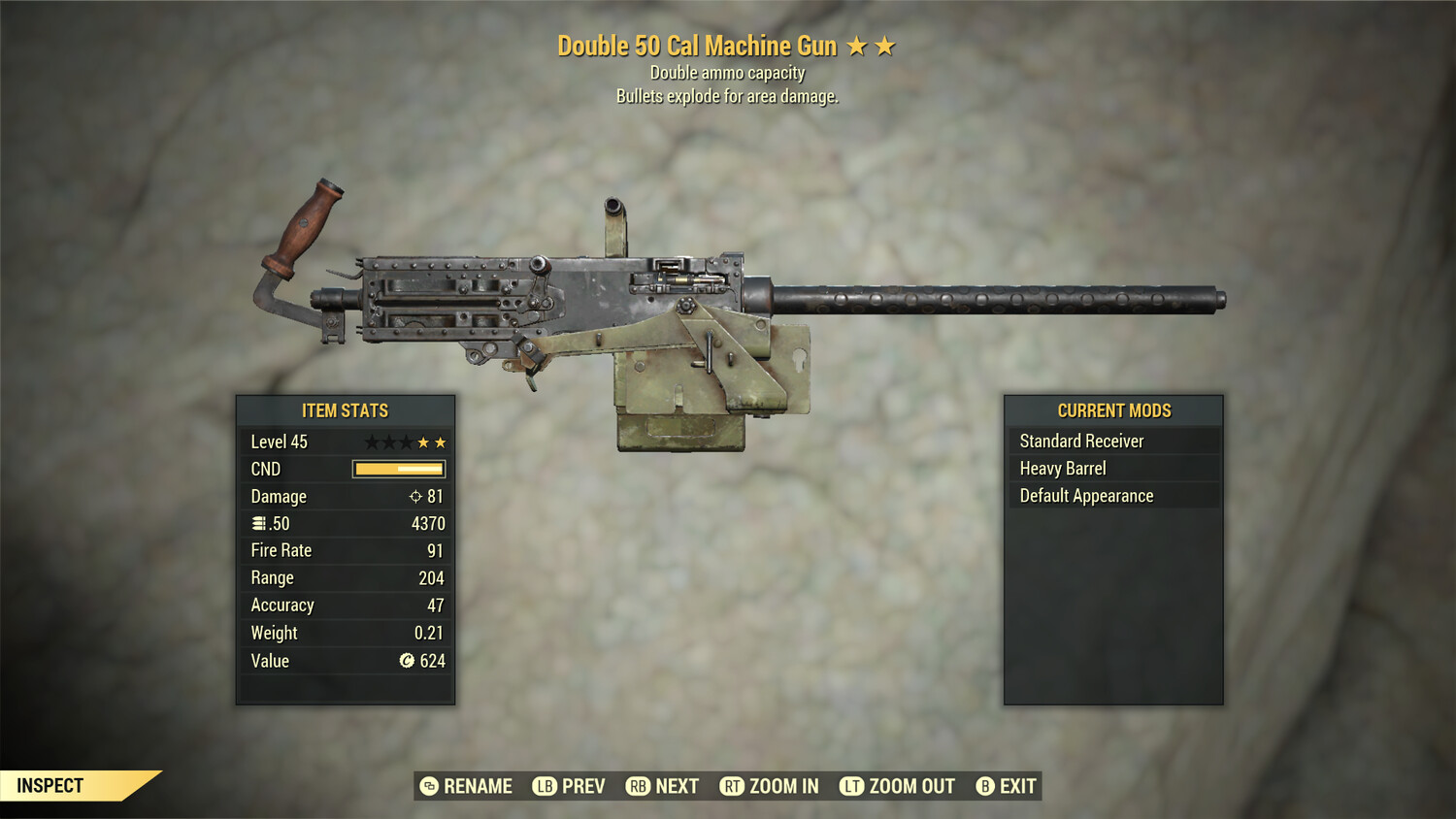Click the RB button icon beside NEXT
The width and height of the screenshot is (1456, 819).
click(x=639, y=786)
